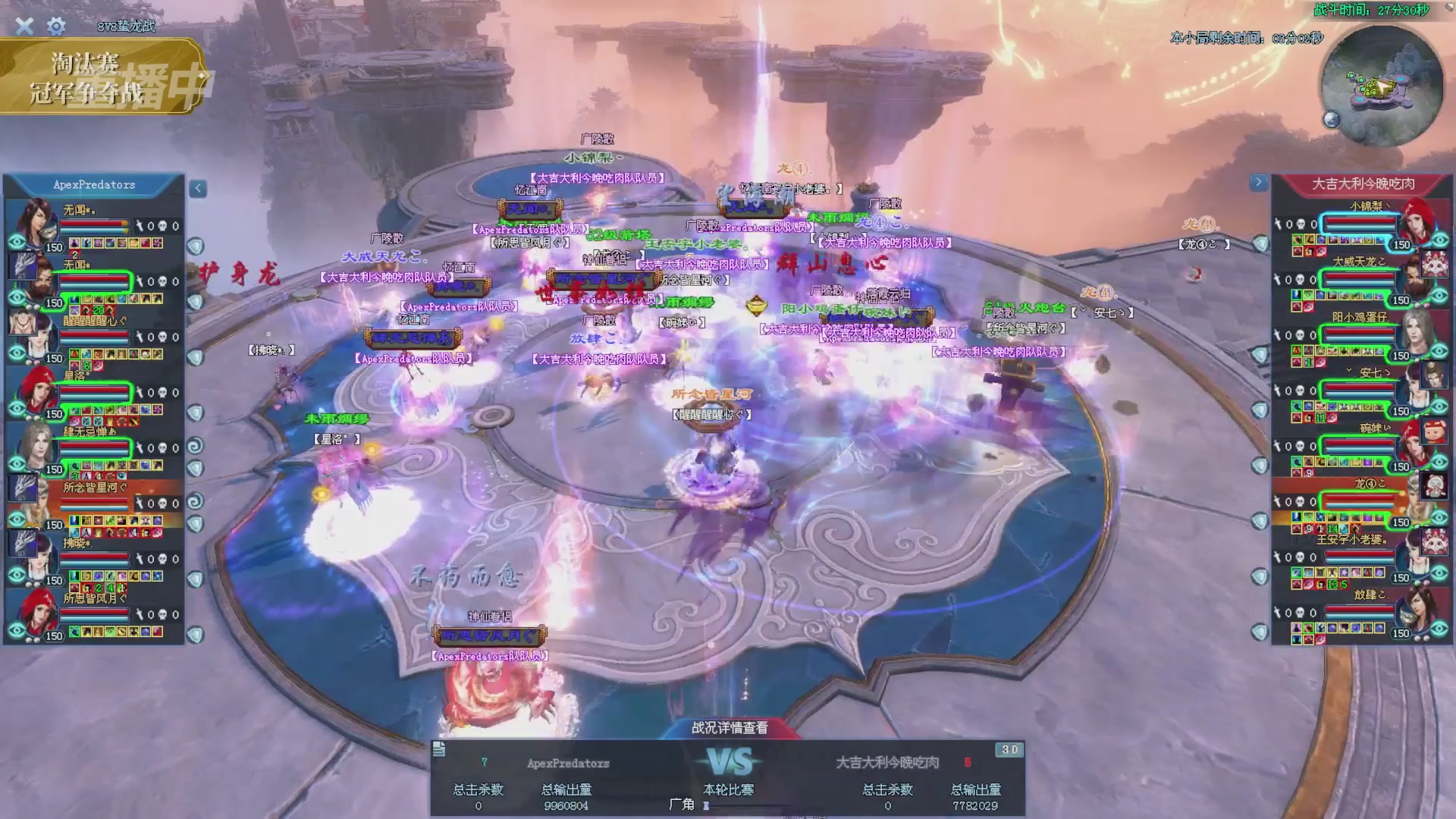Viewport: 1456px width, 819px height.
Task: Watch player 所思皆风月 with the eye icon
Action: (17, 631)
